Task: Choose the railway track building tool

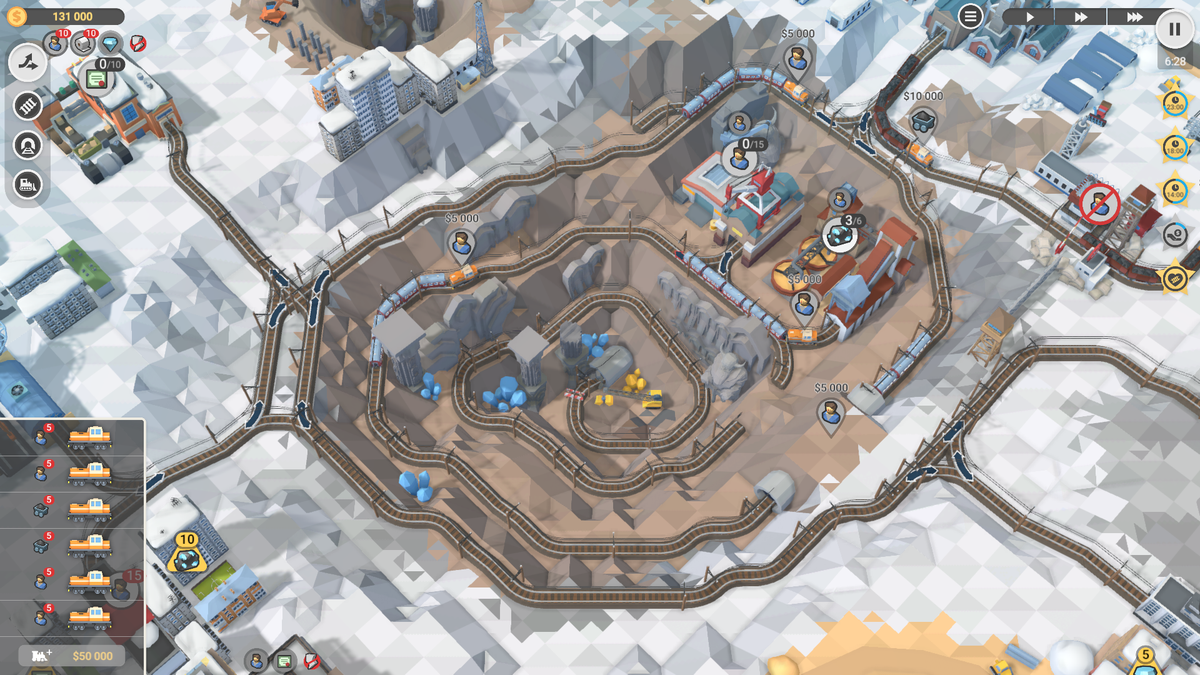Action: (28, 105)
